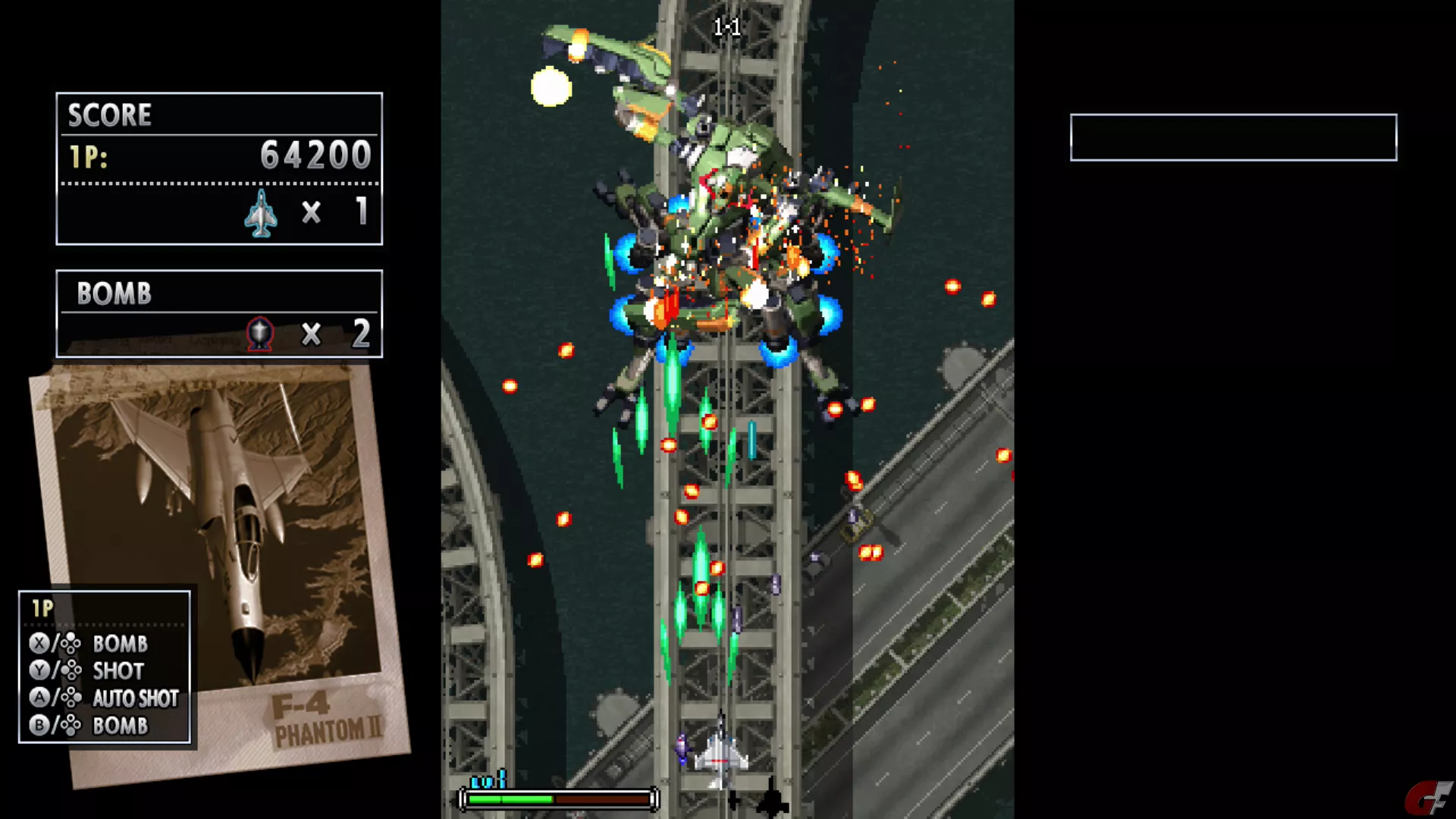
Task: Click the empty player two score panel
Action: click(1233, 137)
